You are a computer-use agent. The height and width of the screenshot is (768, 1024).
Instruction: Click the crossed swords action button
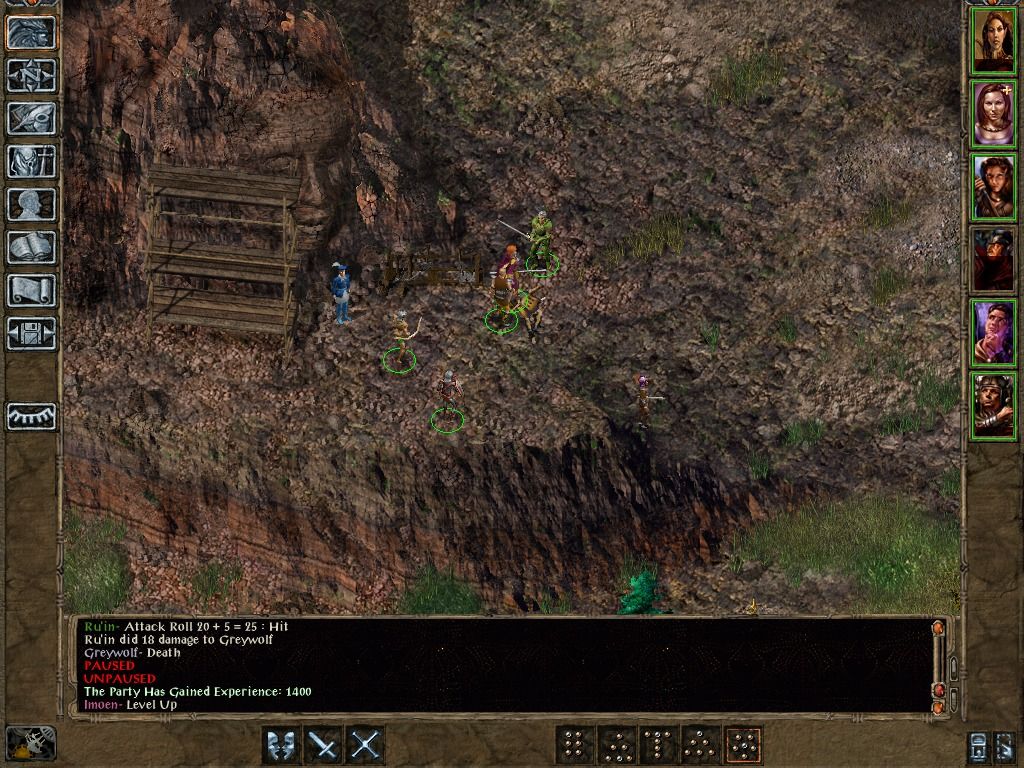(365, 745)
